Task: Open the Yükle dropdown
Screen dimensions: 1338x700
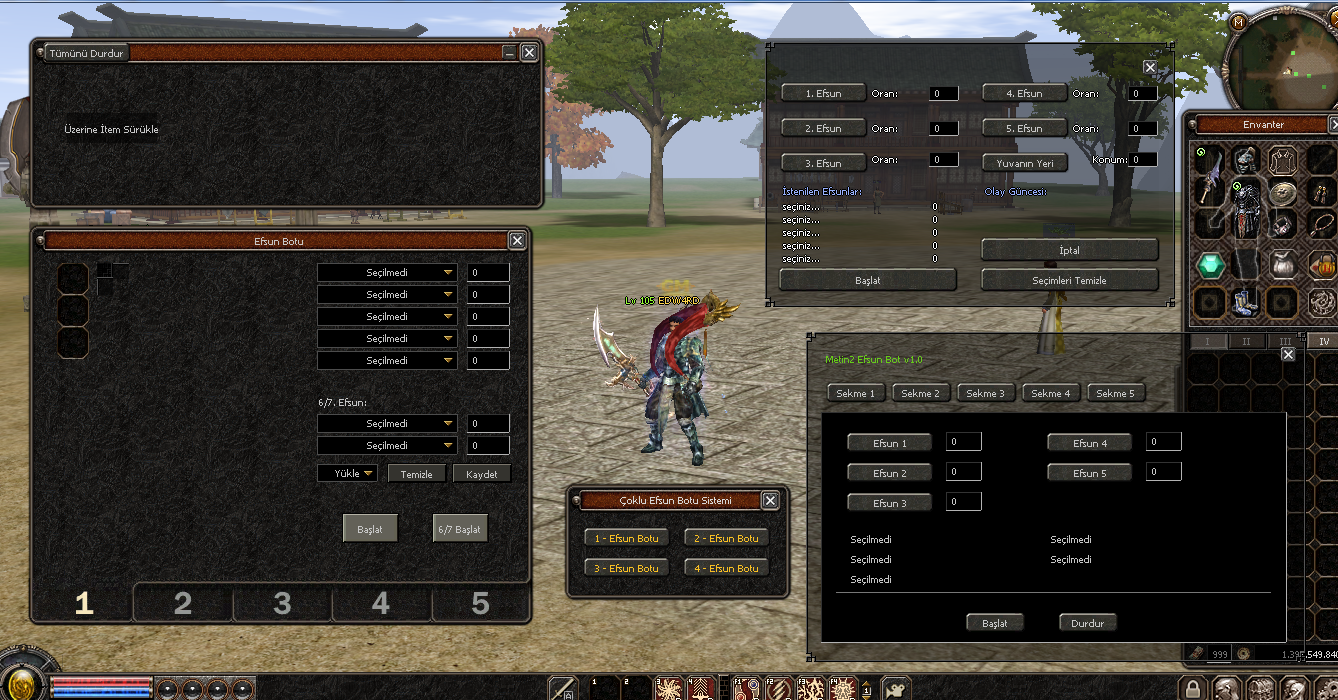Action: [347, 473]
